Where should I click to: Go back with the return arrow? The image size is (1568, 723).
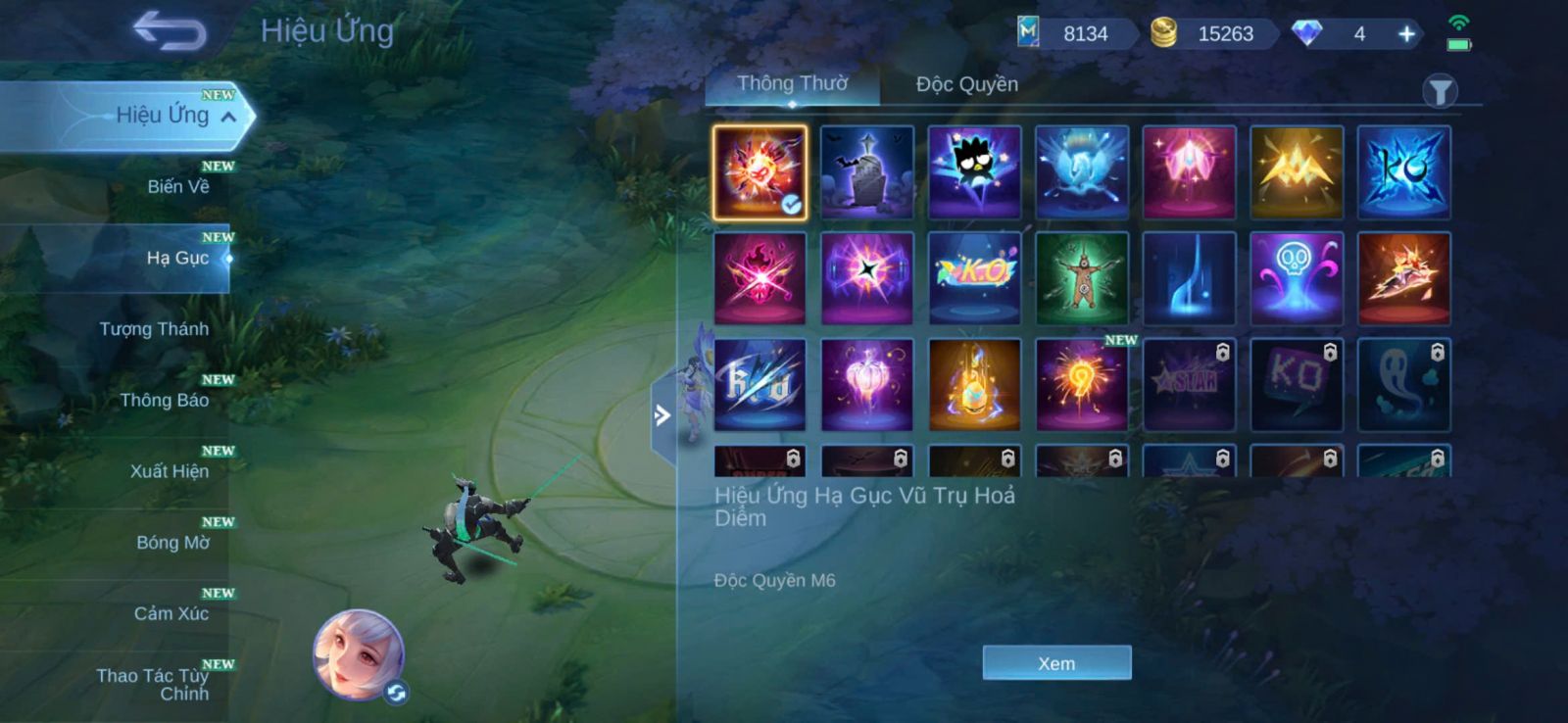tap(170, 30)
